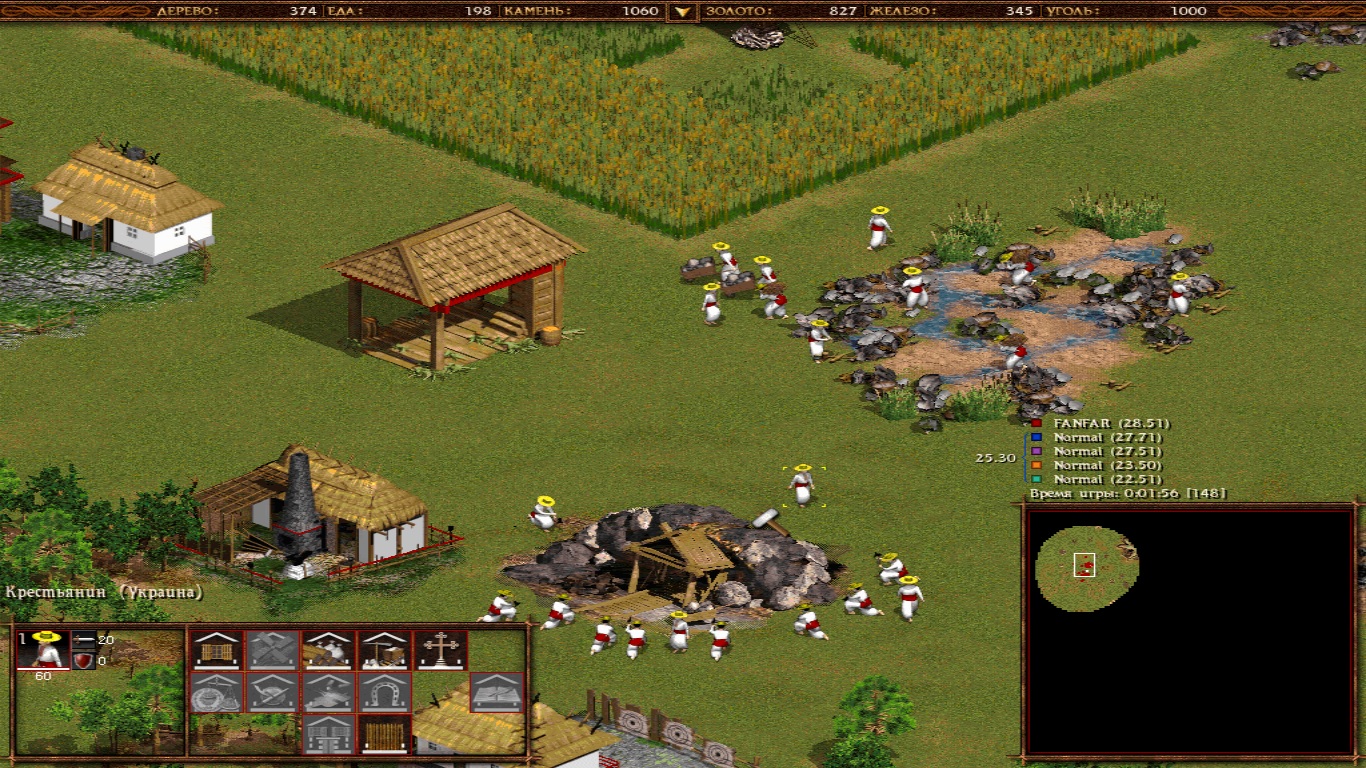Viewport: 1366px width, 768px height.
Task: Select the greyed-out windmill build icon
Action: tap(273, 650)
